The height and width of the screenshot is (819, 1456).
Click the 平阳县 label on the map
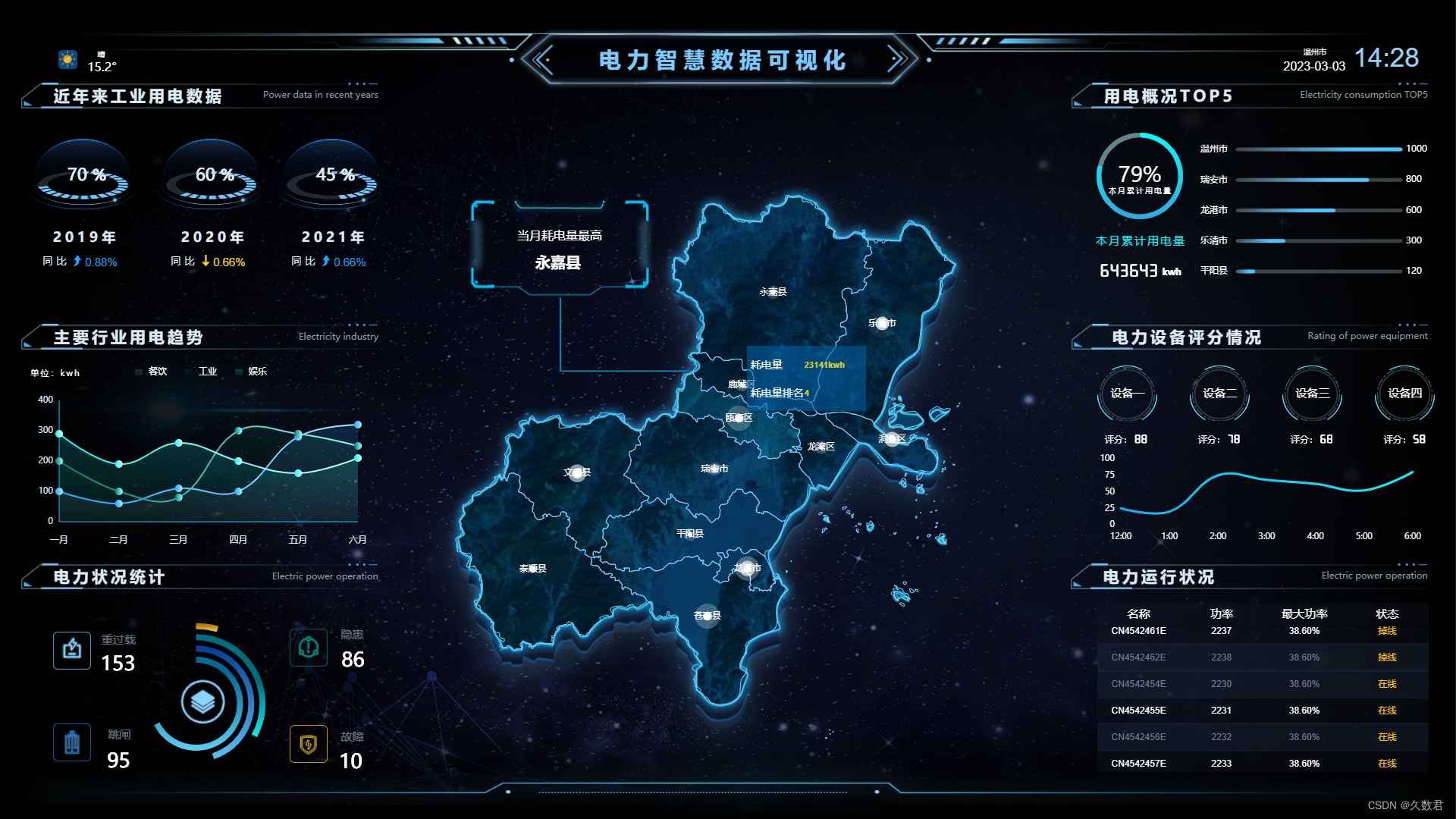pyautogui.click(x=689, y=534)
